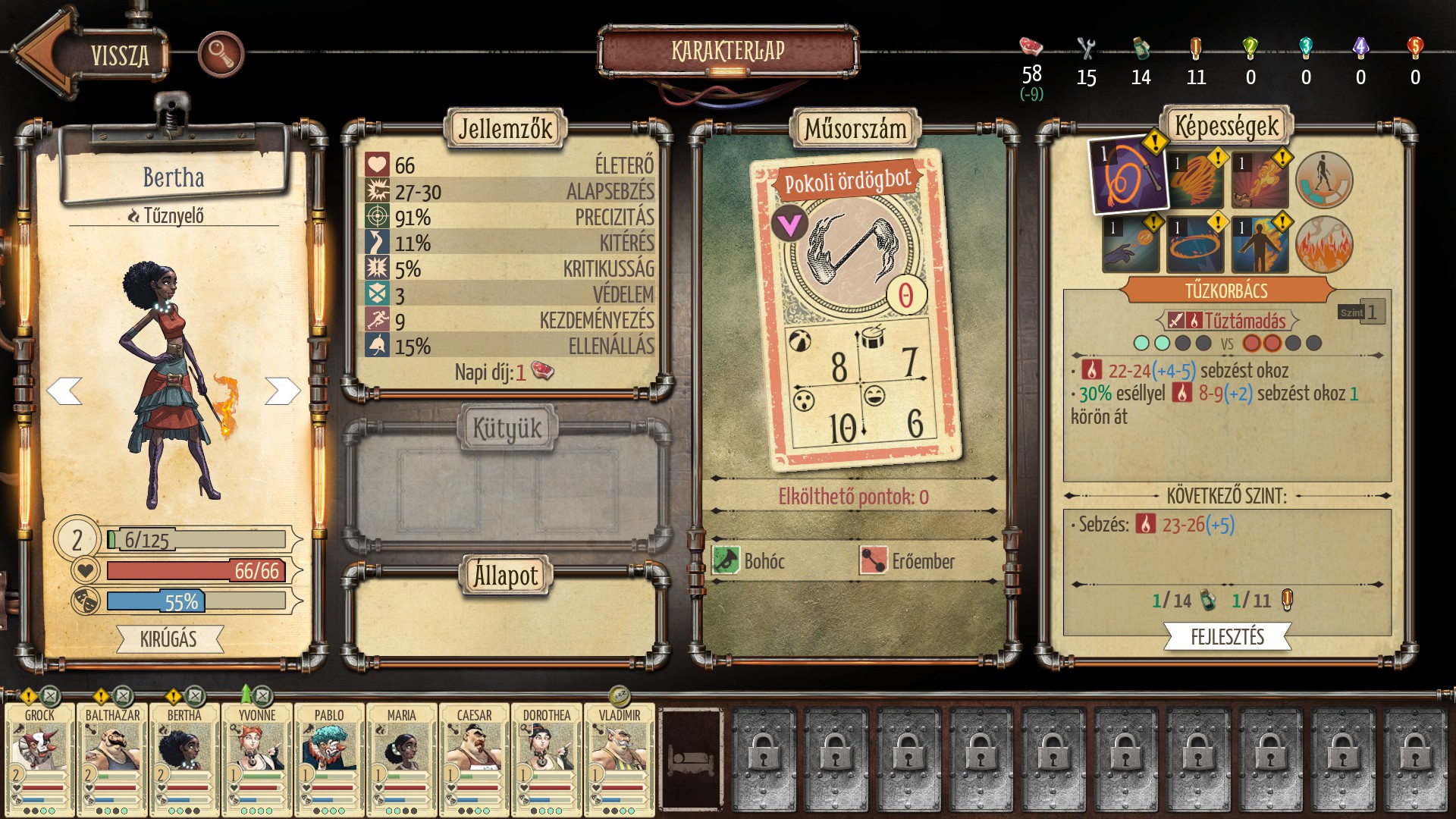Open Vladimir's character sheet
The width and height of the screenshot is (1456, 819).
pyautogui.click(x=620, y=758)
